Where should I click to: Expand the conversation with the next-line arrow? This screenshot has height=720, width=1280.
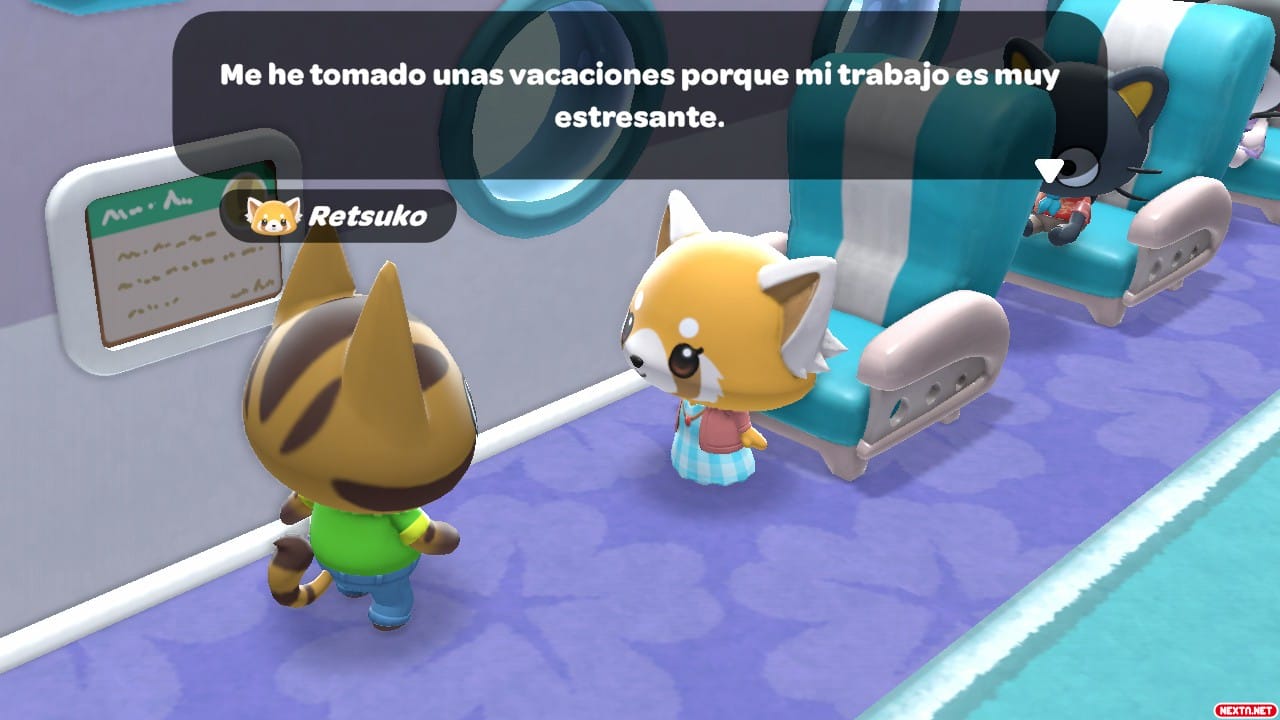[1047, 168]
